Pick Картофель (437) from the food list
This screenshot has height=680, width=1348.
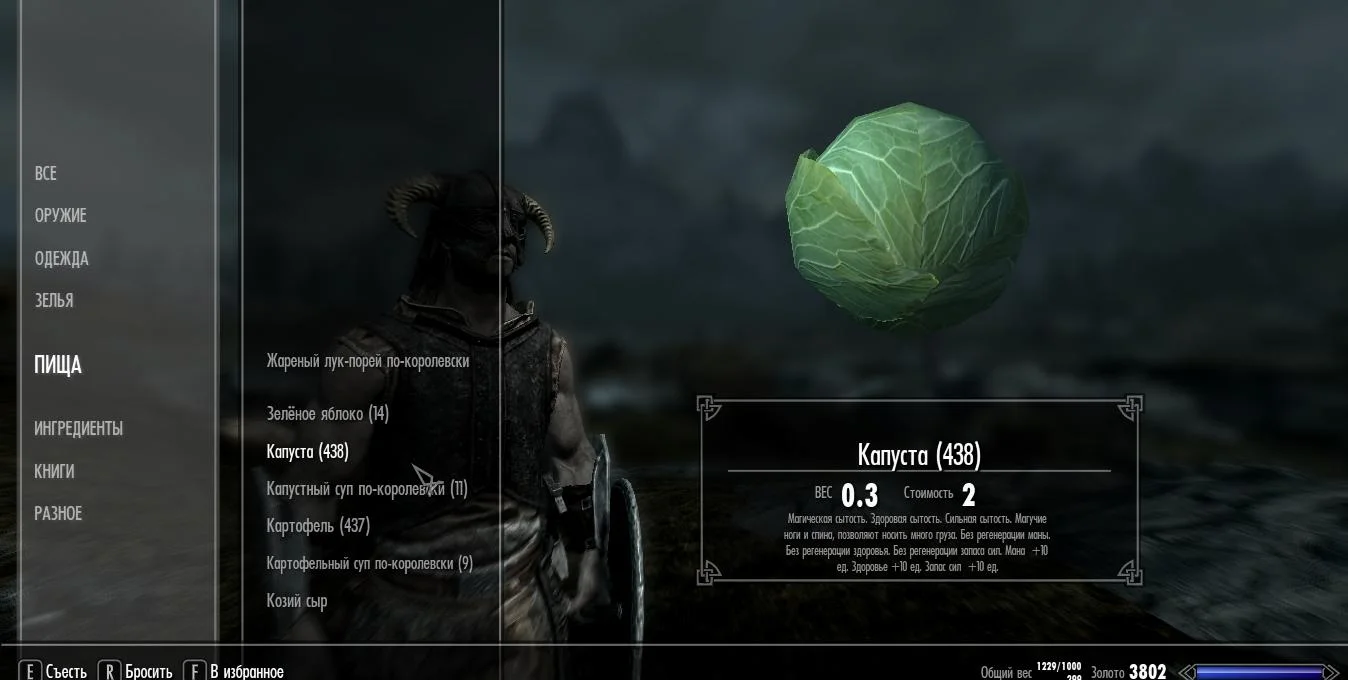(x=318, y=526)
